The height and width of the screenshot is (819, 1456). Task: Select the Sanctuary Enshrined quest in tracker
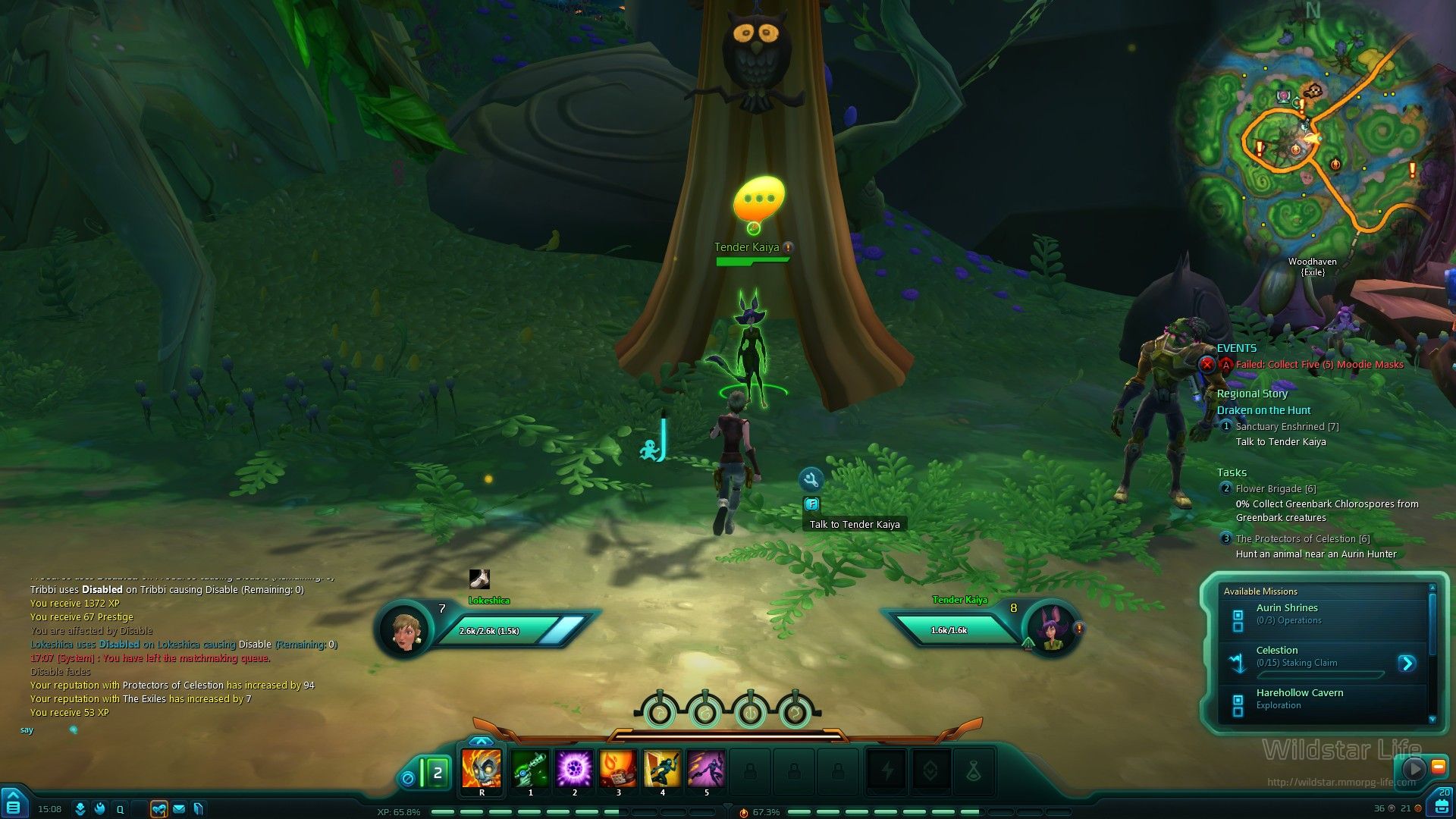click(x=1287, y=427)
